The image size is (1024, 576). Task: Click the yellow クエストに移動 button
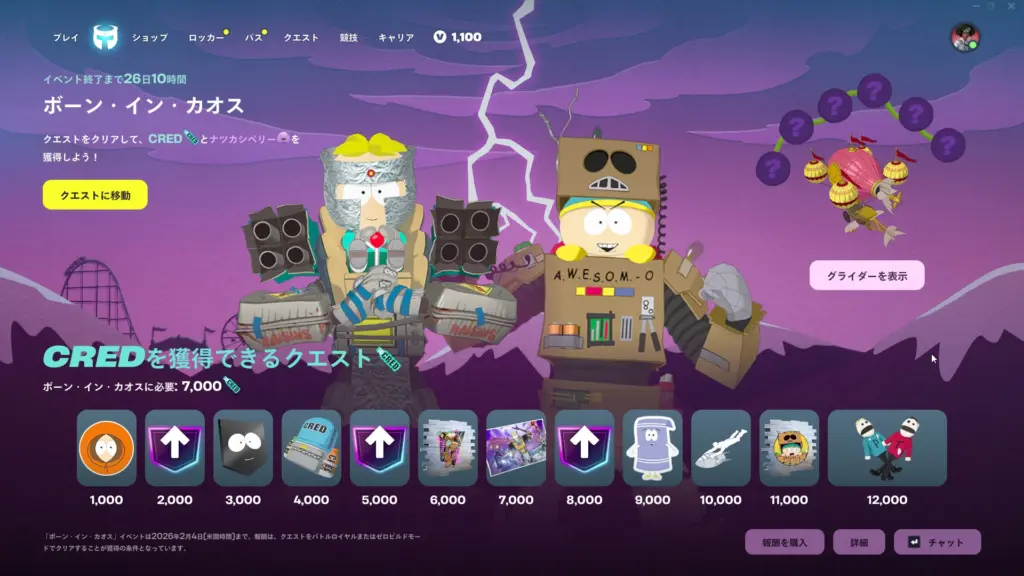pyautogui.click(x=95, y=194)
